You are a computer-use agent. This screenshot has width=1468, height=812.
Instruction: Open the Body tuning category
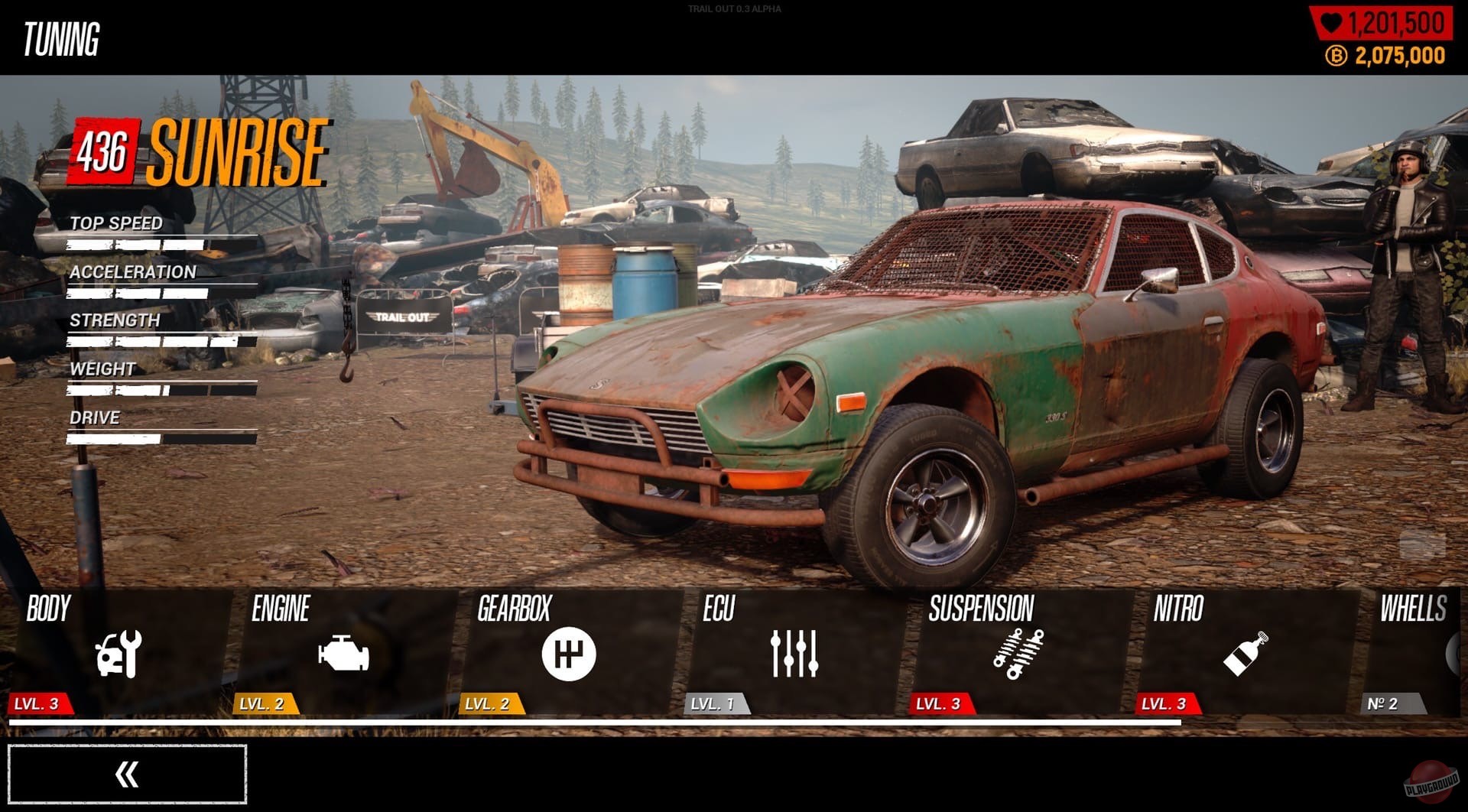coord(119,652)
